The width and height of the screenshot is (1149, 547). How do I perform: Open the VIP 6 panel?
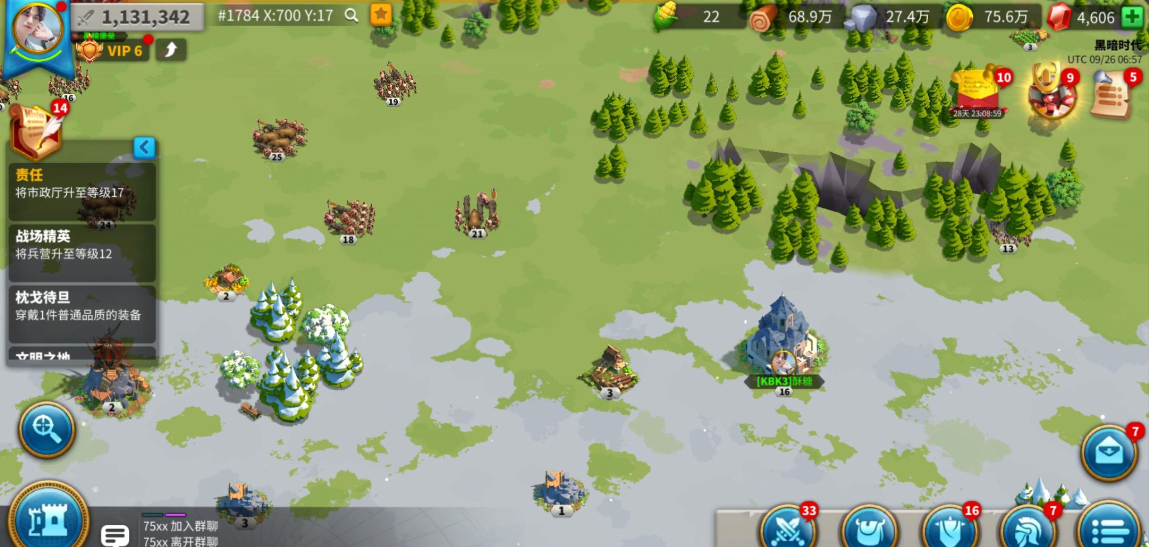point(113,50)
